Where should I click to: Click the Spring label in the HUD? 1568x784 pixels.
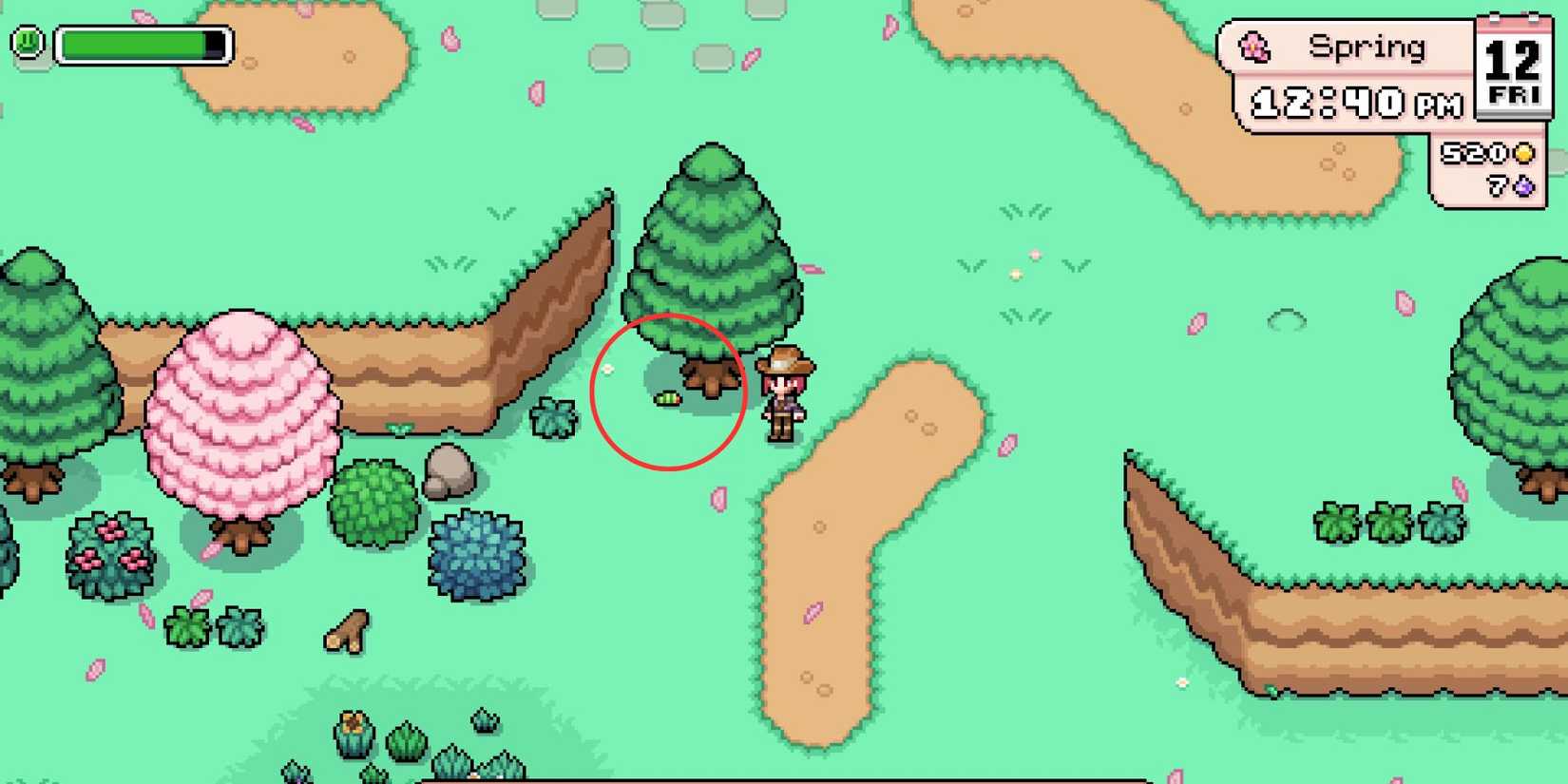tap(1366, 45)
